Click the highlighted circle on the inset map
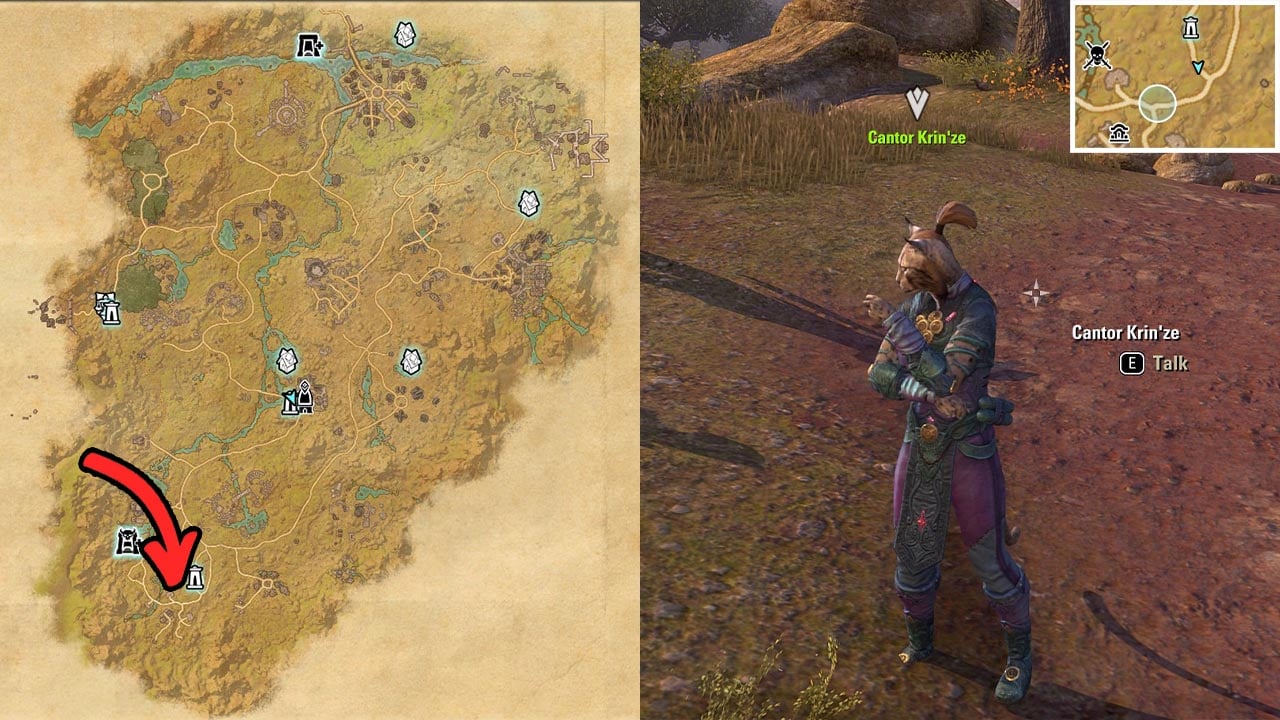 (x=1157, y=103)
